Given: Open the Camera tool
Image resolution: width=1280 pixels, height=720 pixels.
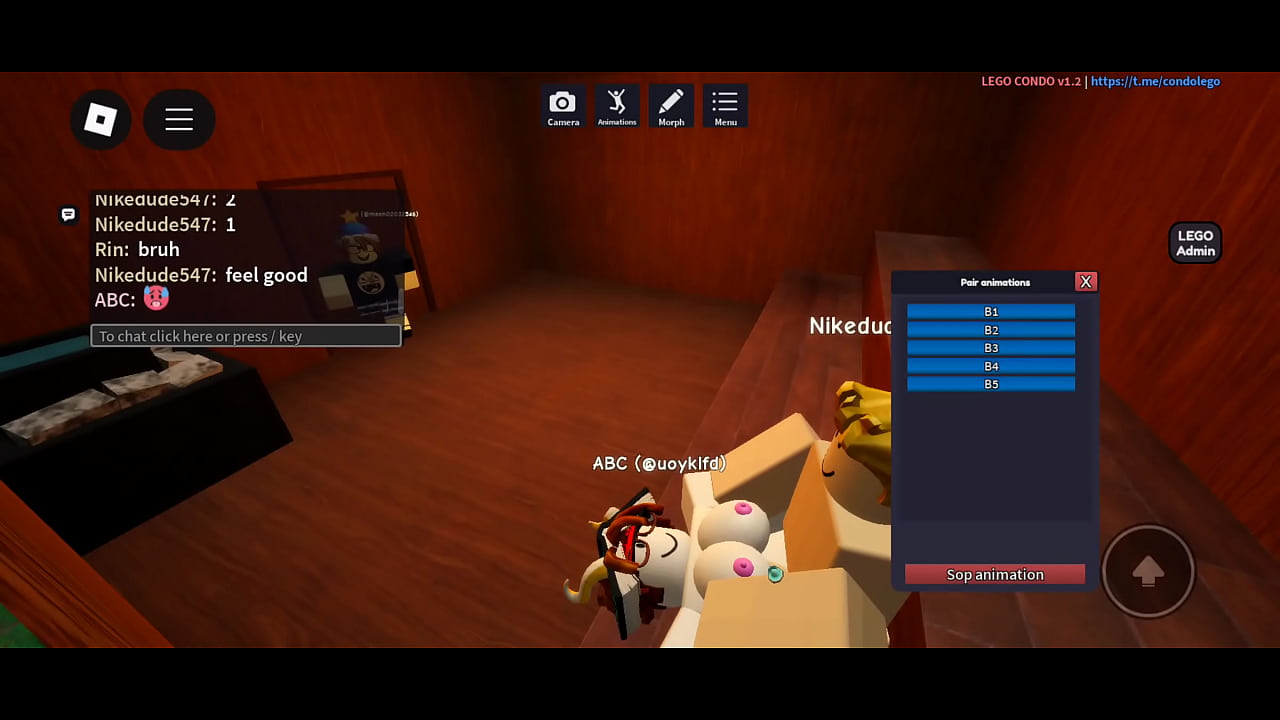Looking at the screenshot, I should tap(563, 106).
